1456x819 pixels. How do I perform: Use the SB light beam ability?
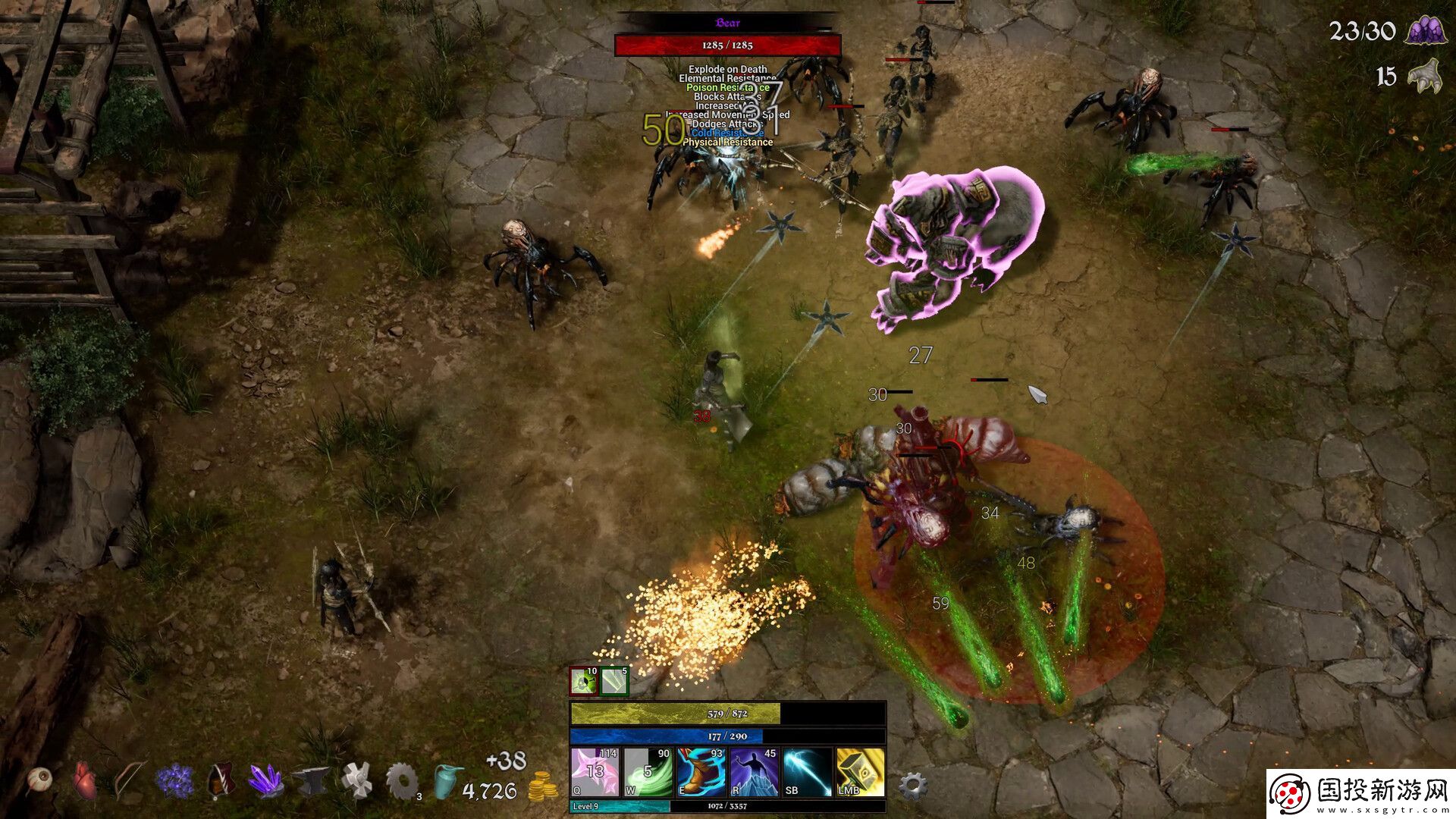click(806, 773)
